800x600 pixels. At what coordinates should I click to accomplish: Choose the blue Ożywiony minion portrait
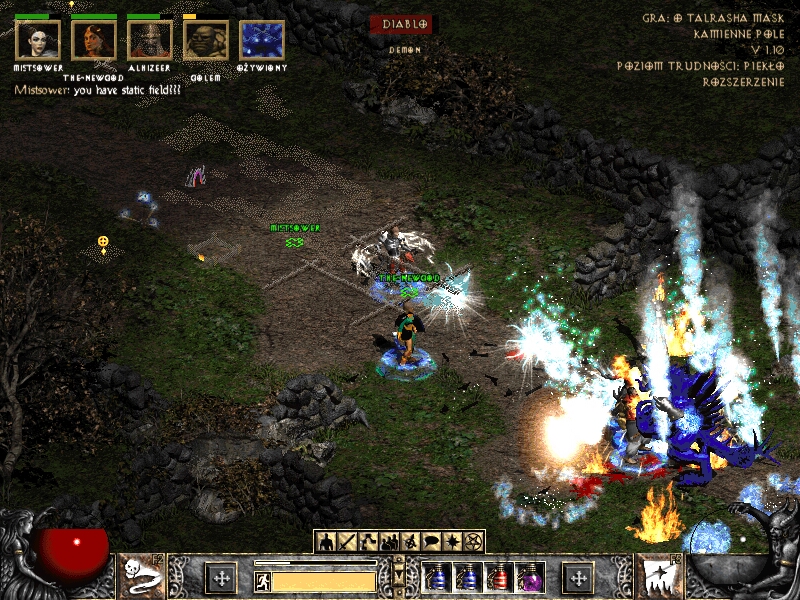(x=262, y=41)
